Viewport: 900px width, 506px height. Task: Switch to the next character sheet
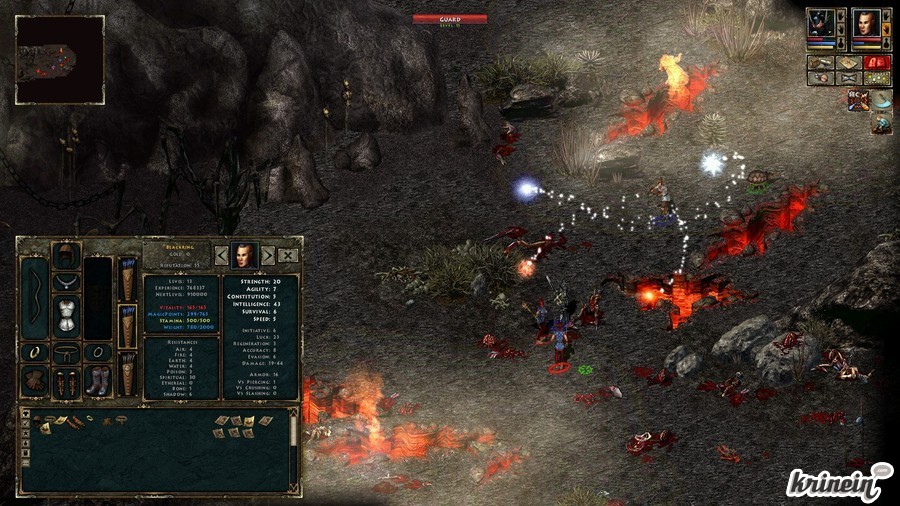(x=267, y=255)
